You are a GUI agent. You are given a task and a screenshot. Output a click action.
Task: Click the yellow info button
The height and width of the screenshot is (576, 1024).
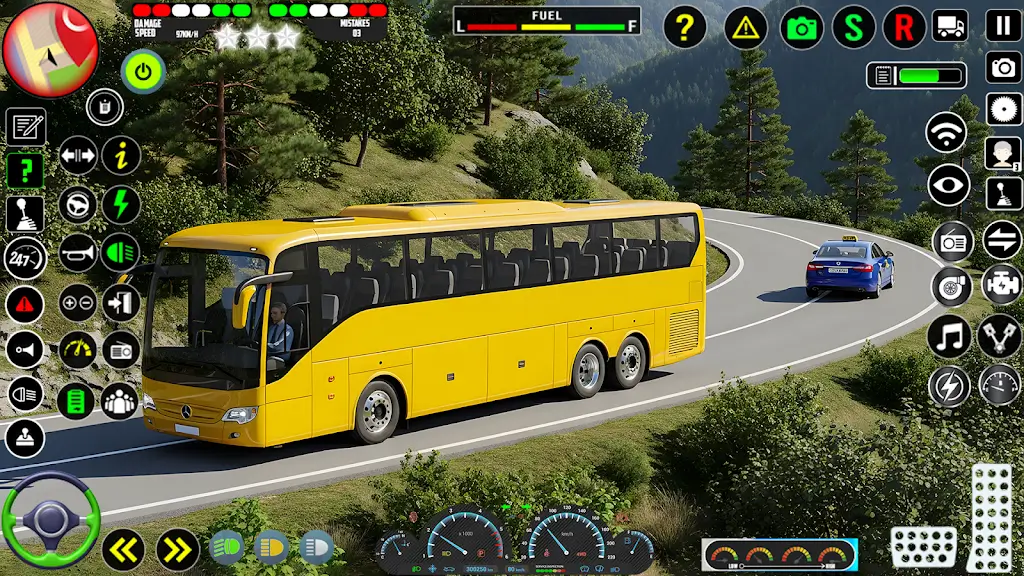pos(121,155)
